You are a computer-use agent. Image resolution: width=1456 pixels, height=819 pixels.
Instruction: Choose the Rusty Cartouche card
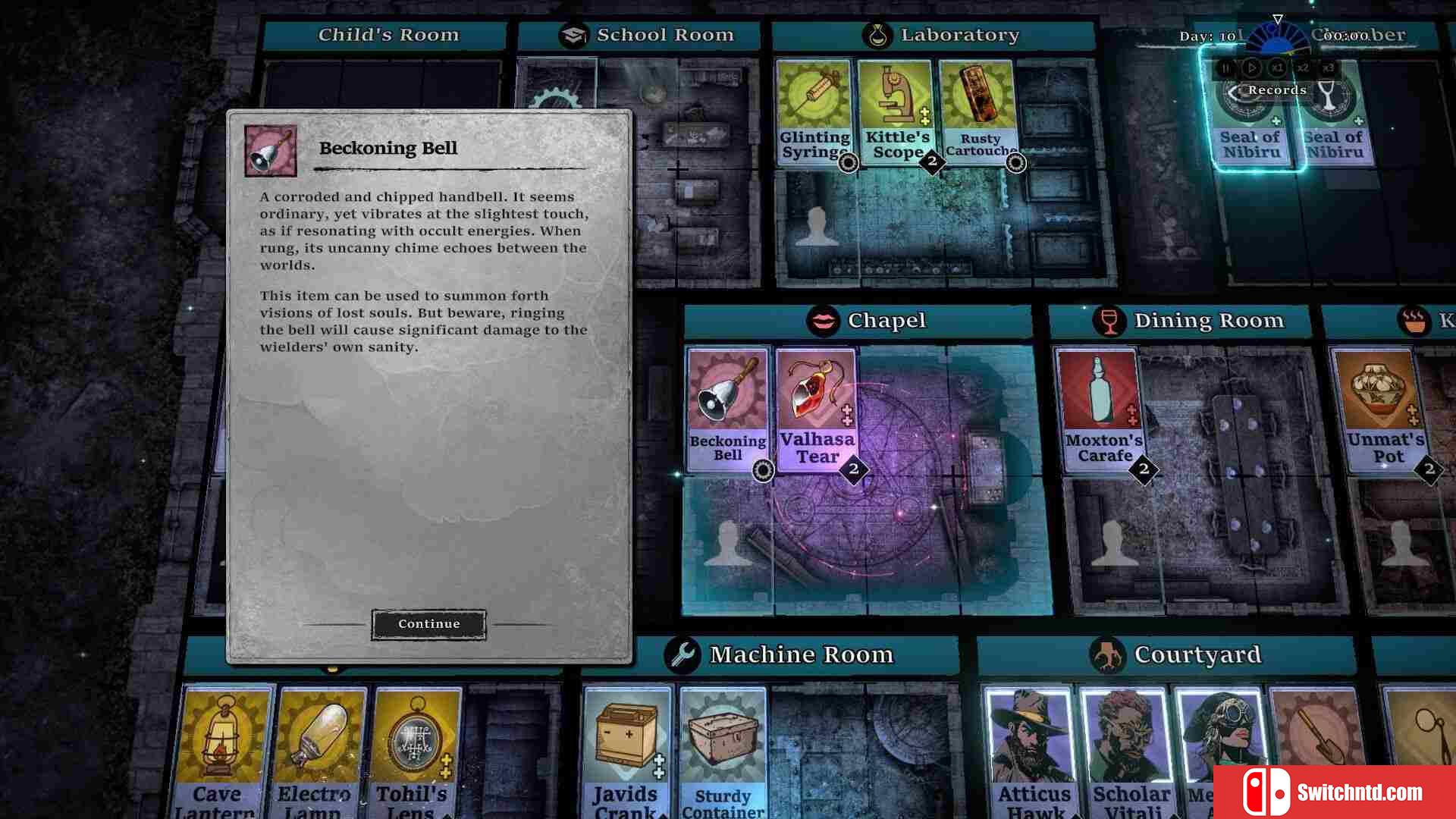(x=978, y=111)
